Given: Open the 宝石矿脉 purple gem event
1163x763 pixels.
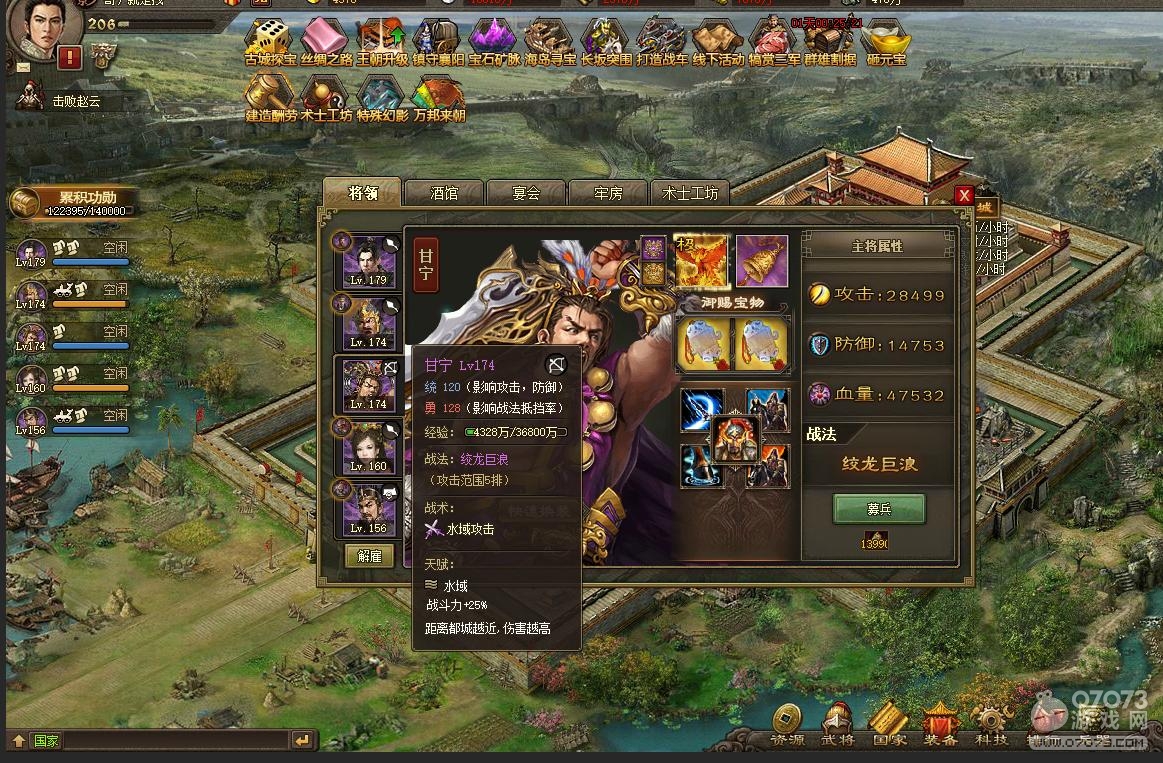Looking at the screenshot, I should 493,42.
